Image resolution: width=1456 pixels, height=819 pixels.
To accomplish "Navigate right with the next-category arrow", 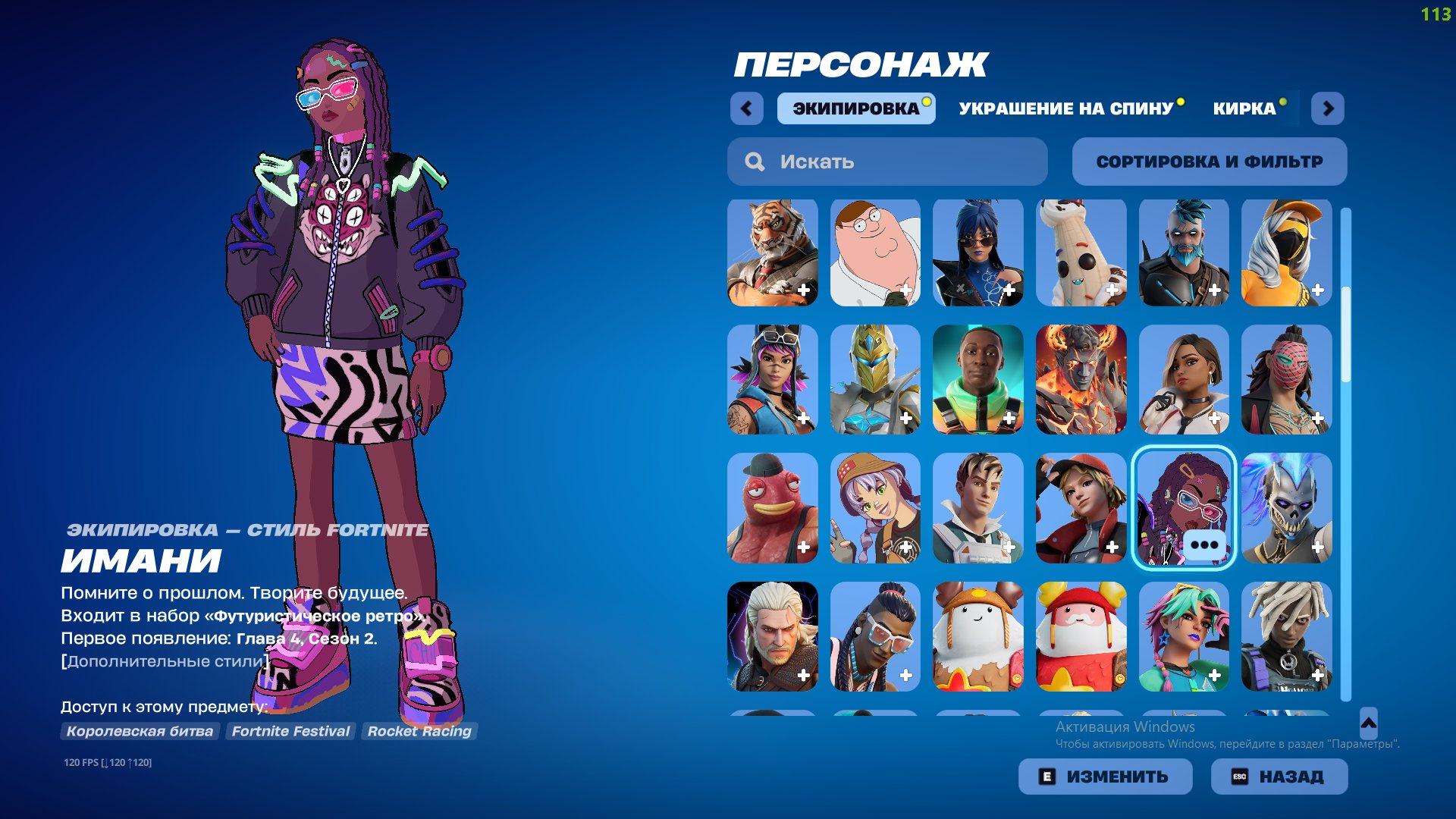I will point(1328,108).
